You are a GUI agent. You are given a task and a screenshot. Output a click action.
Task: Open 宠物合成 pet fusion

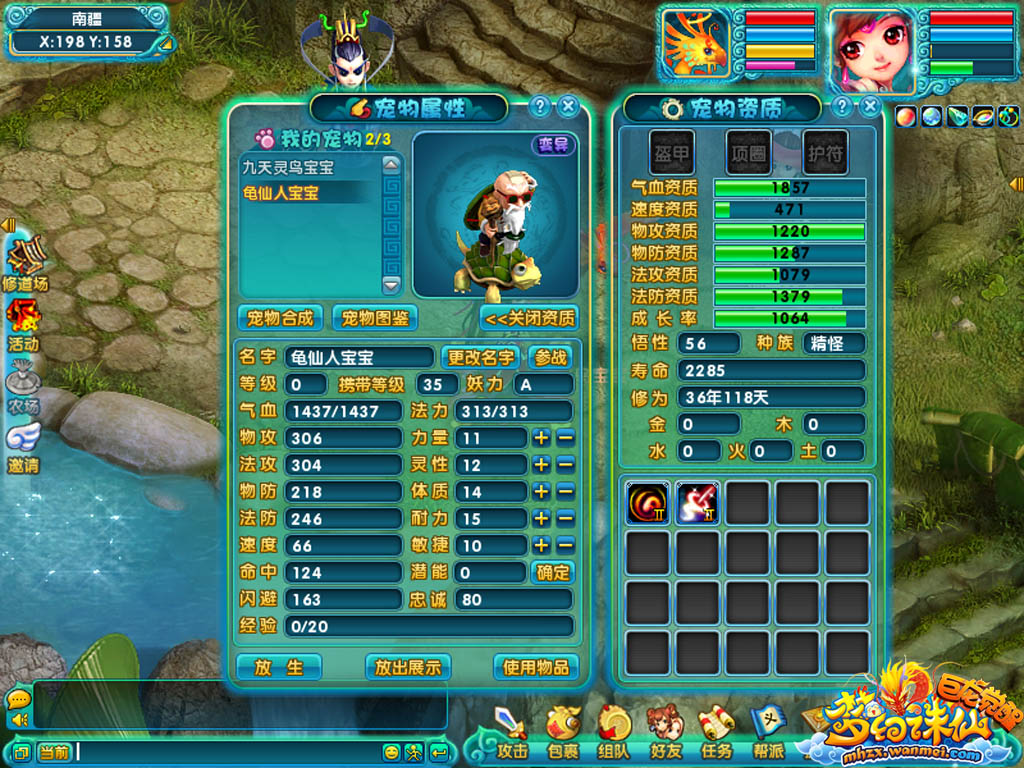point(280,318)
